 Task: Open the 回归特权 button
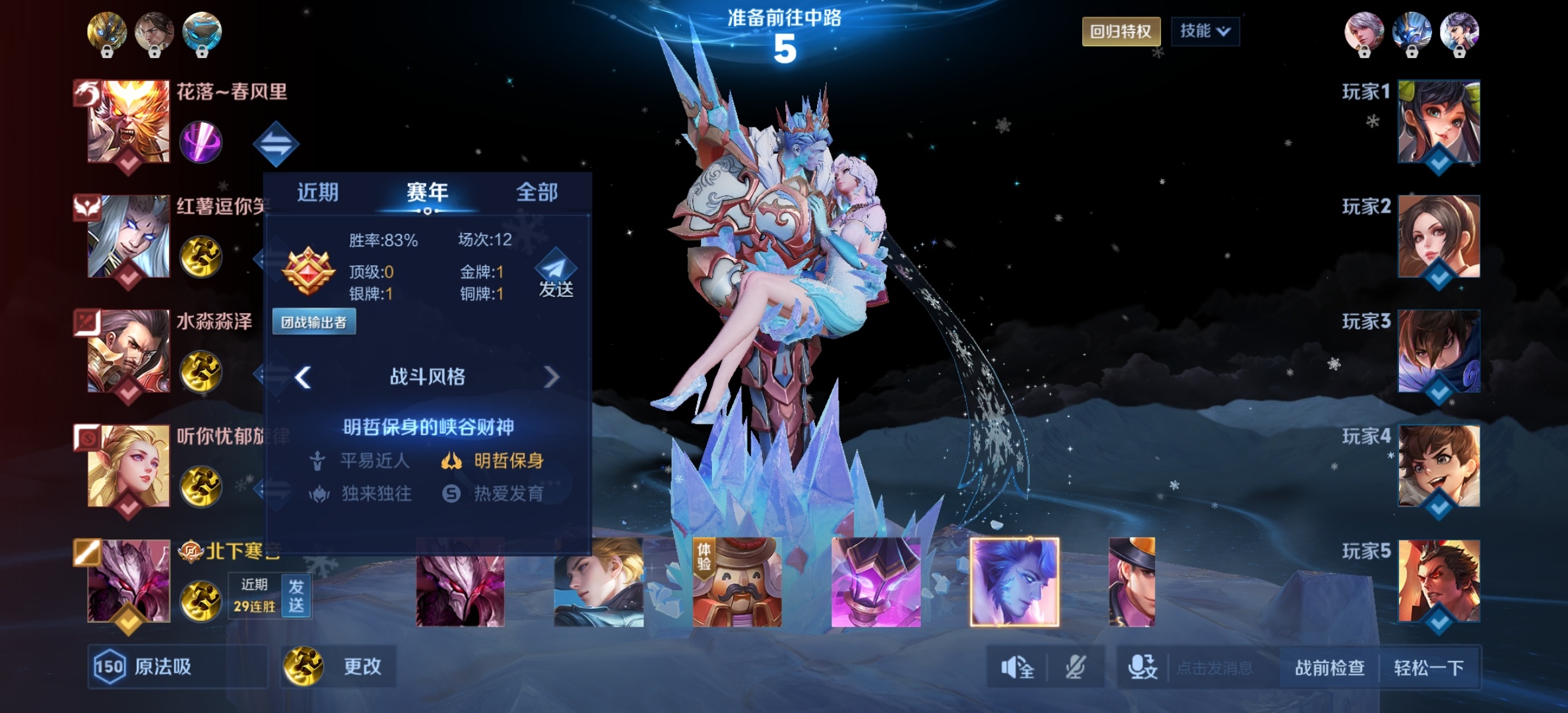point(1121,32)
